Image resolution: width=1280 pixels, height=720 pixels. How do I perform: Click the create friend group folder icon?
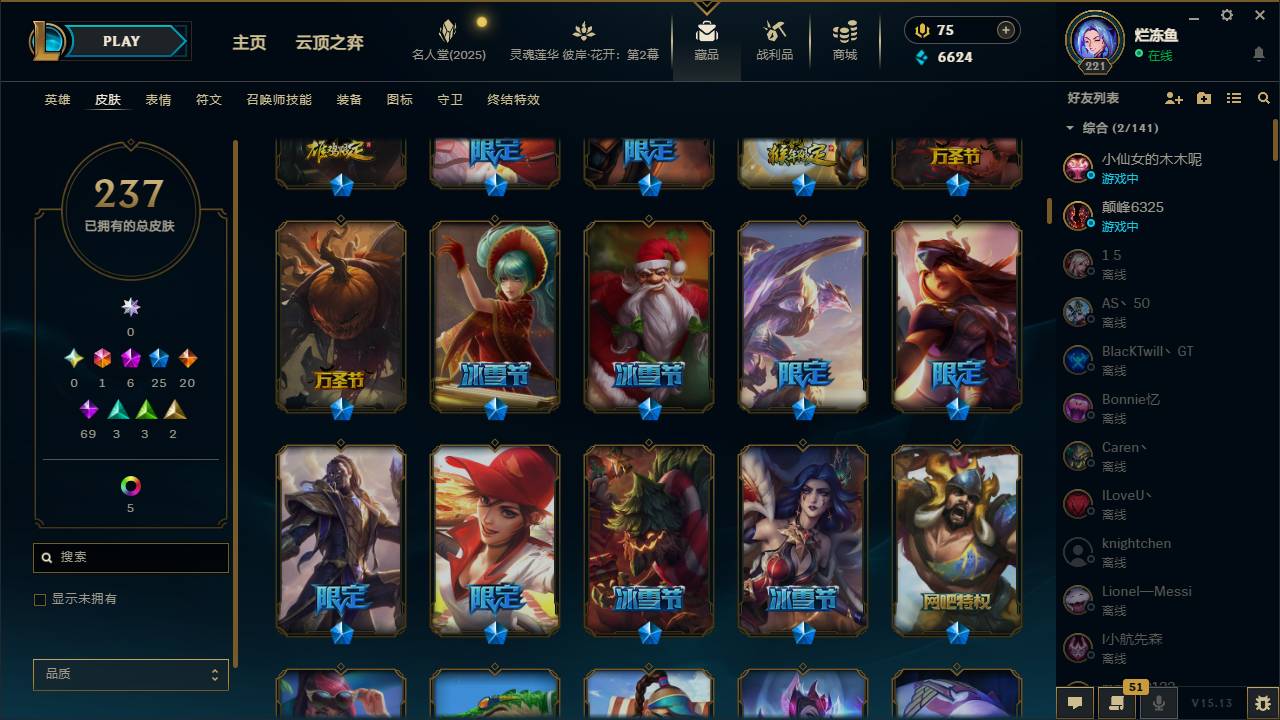click(1203, 98)
